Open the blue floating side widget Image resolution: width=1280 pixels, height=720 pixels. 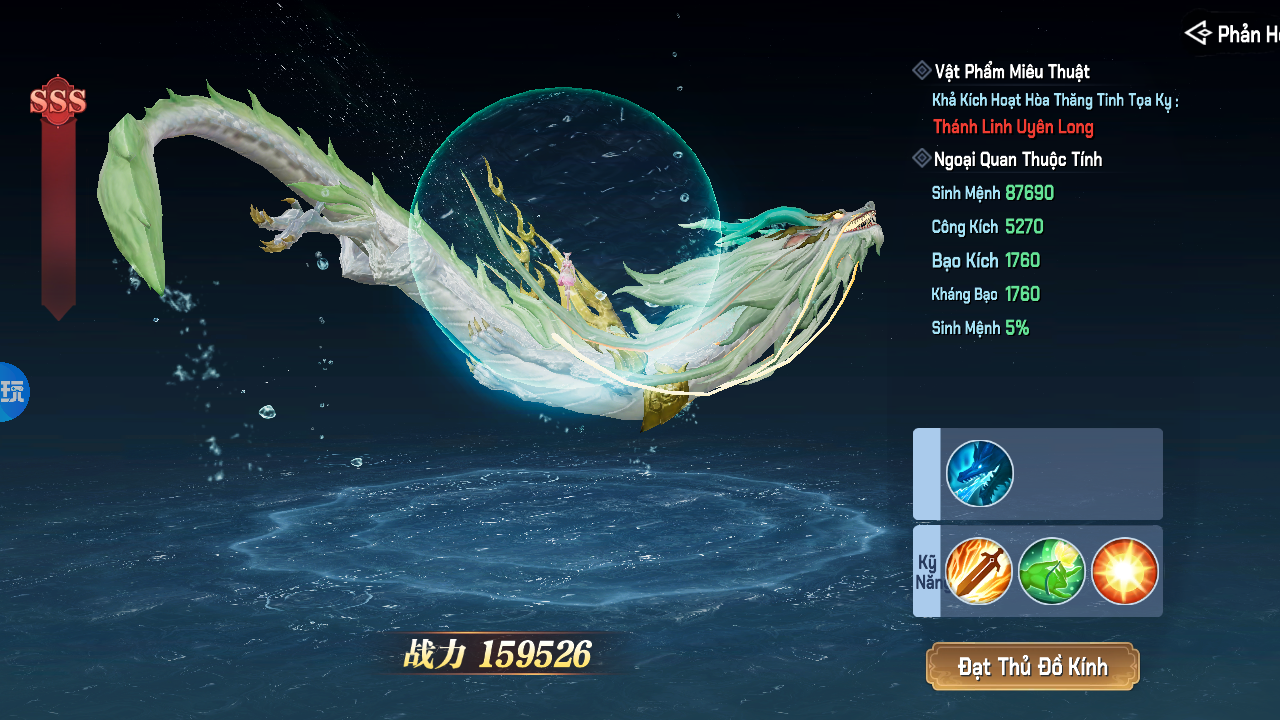pyautogui.click(x=12, y=392)
